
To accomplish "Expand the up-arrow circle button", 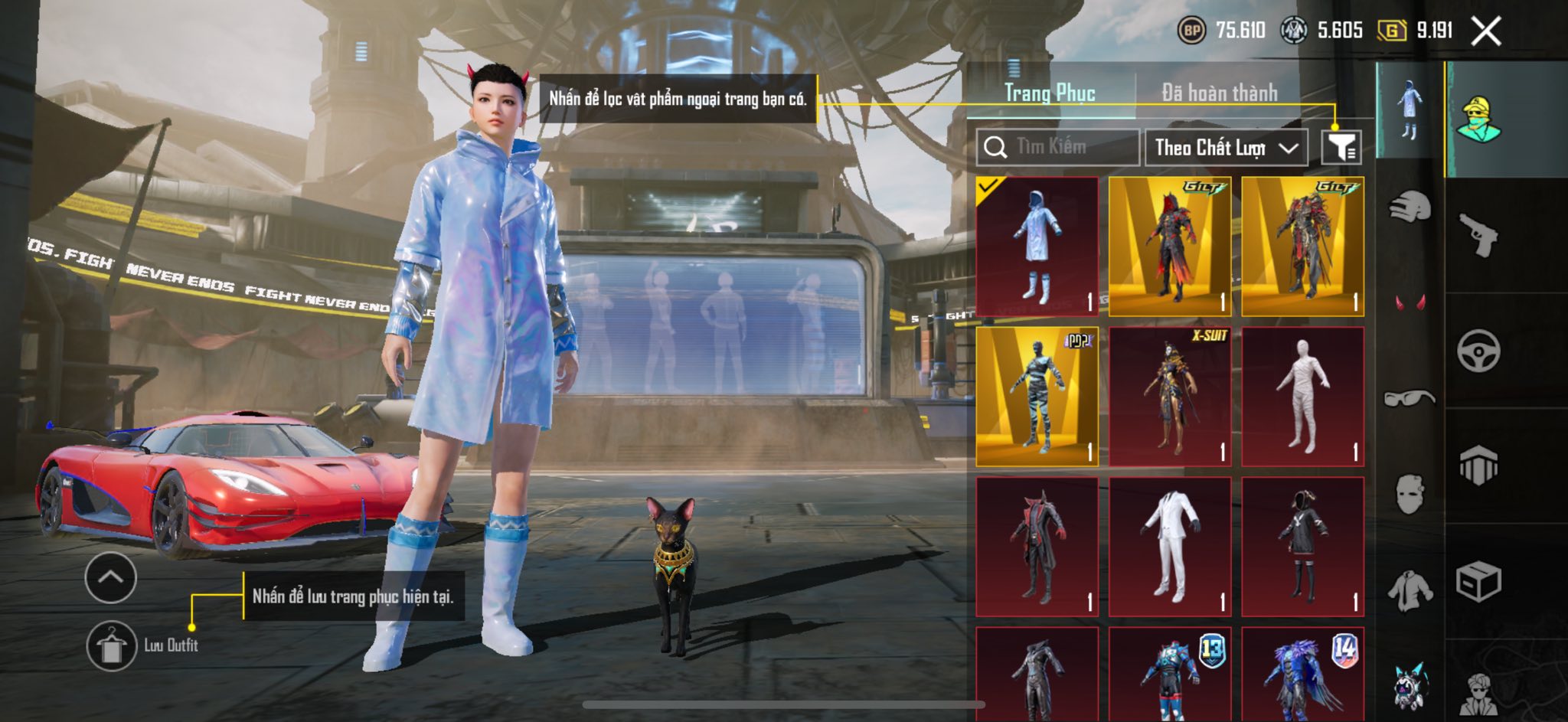I will point(111,577).
